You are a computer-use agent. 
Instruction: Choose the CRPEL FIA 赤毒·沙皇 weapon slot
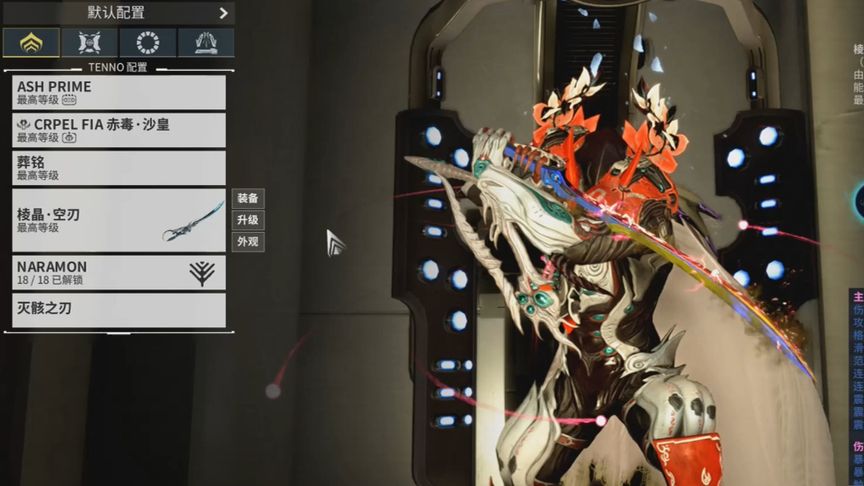[x=119, y=130]
